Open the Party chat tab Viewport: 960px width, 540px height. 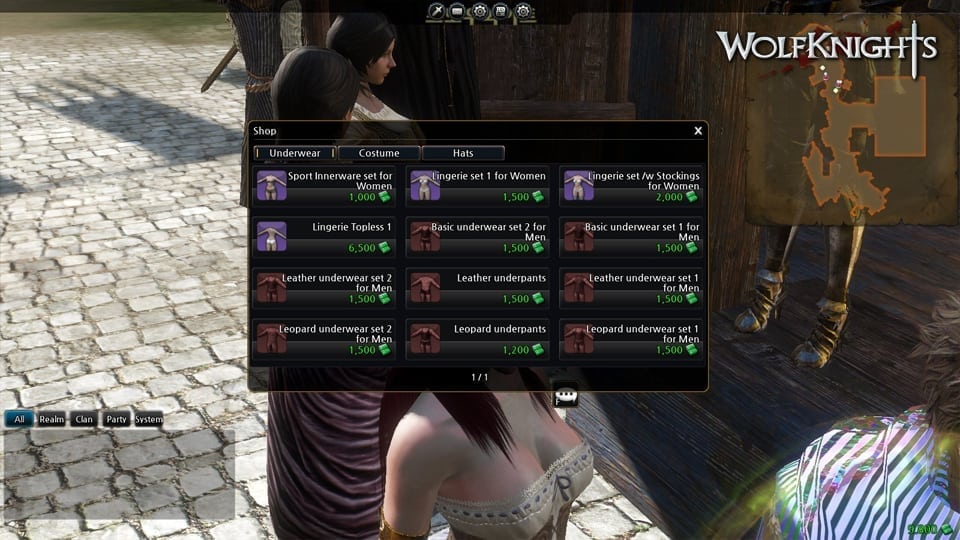click(x=116, y=419)
